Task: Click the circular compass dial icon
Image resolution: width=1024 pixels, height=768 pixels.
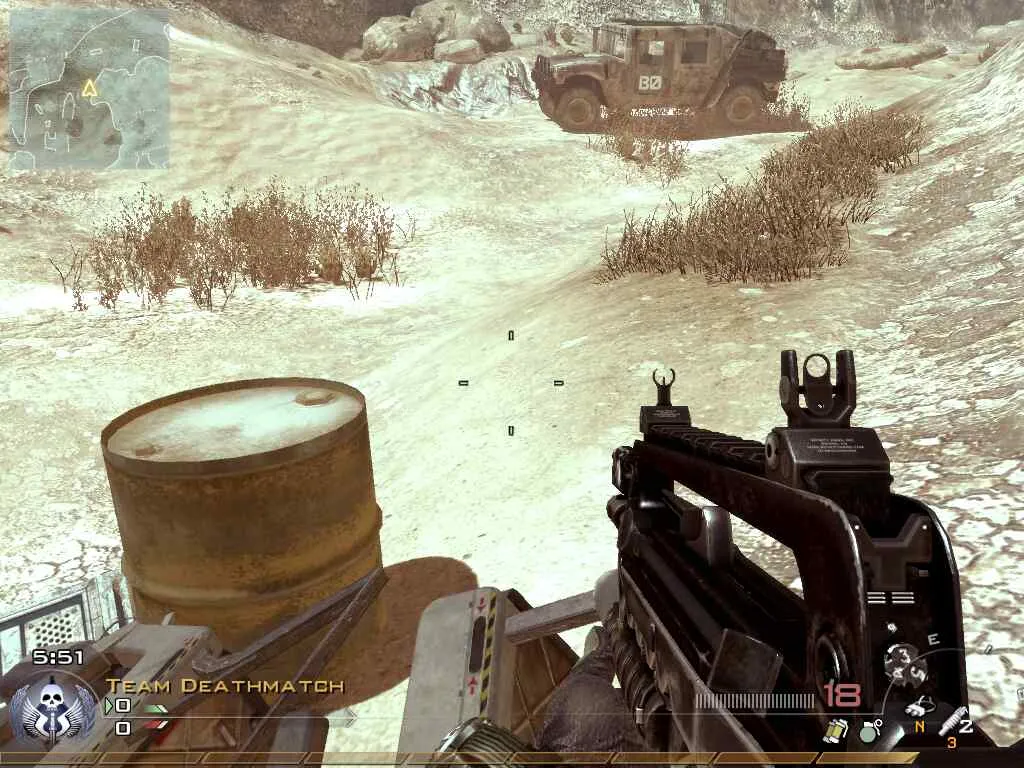Action: click(903, 662)
